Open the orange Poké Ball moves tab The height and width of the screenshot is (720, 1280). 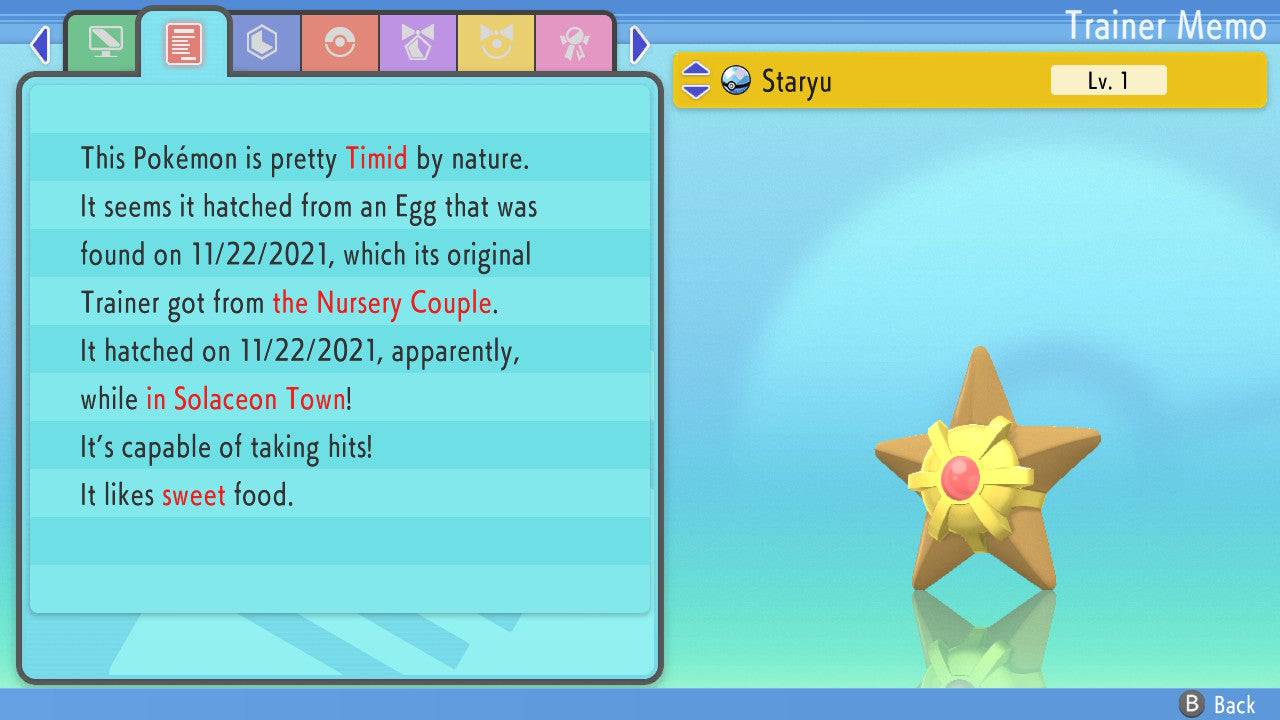[340, 43]
